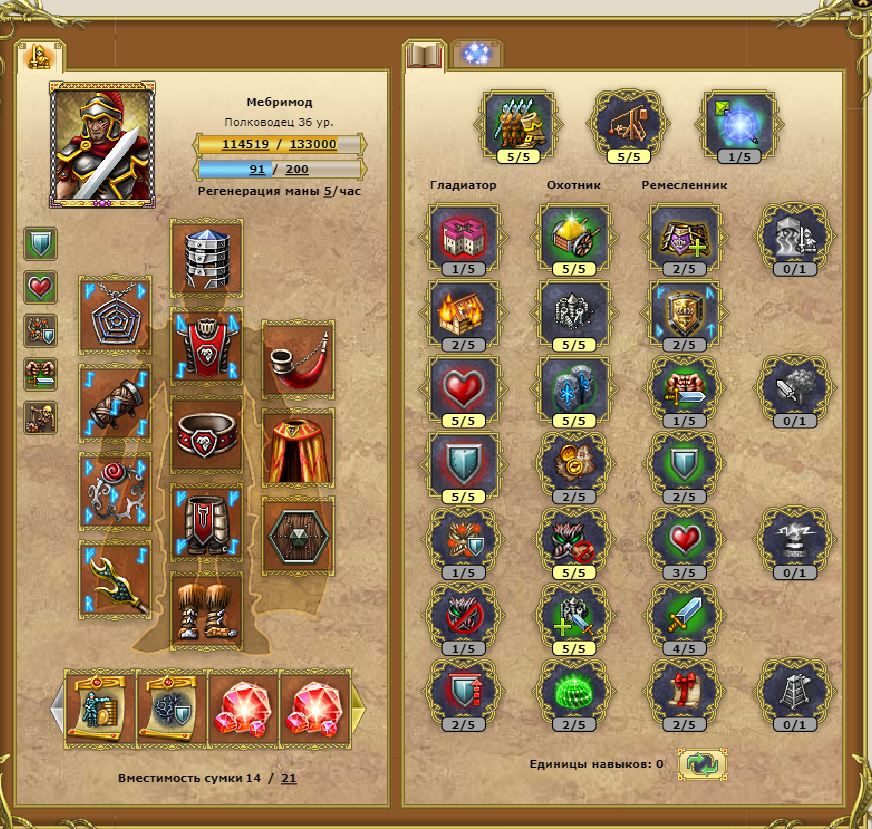Choose the sword skill at 4/5
This screenshot has height=829, width=872.
[x=685, y=613]
